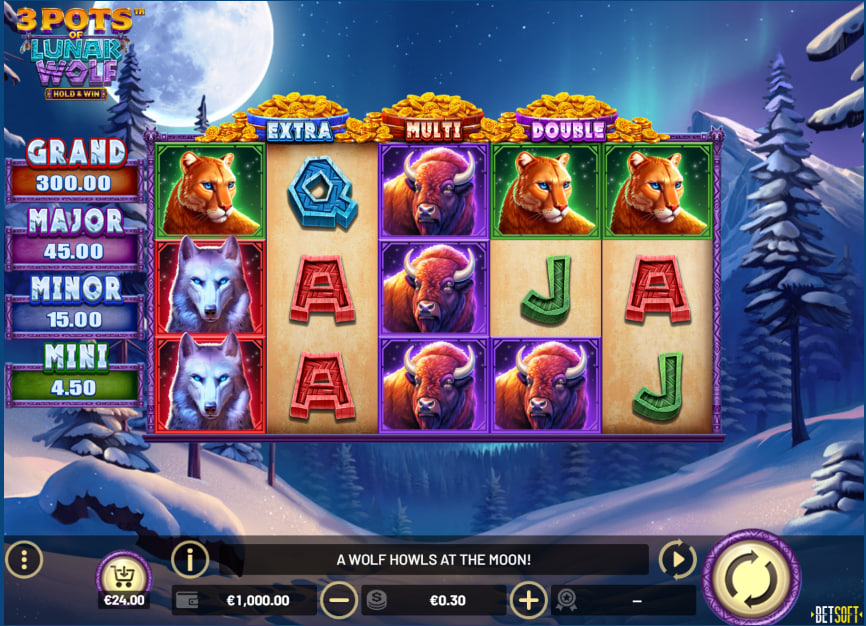
Task: Decrease the bet with the minus button
Action: (x=339, y=600)
